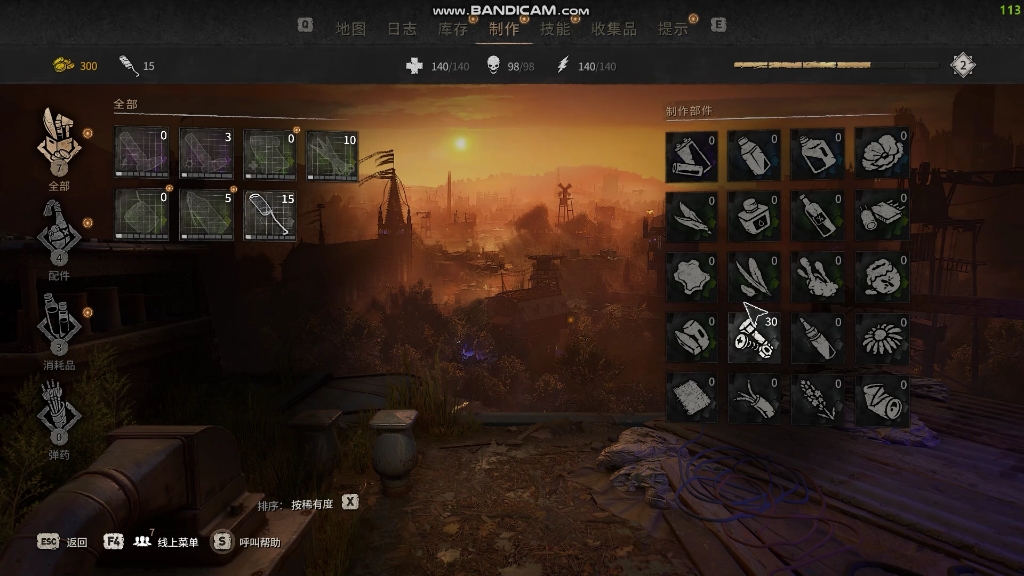Screen dimensions: 1024x576
Task: Open the 地图 map tab
Action: (x=351, y=29)
